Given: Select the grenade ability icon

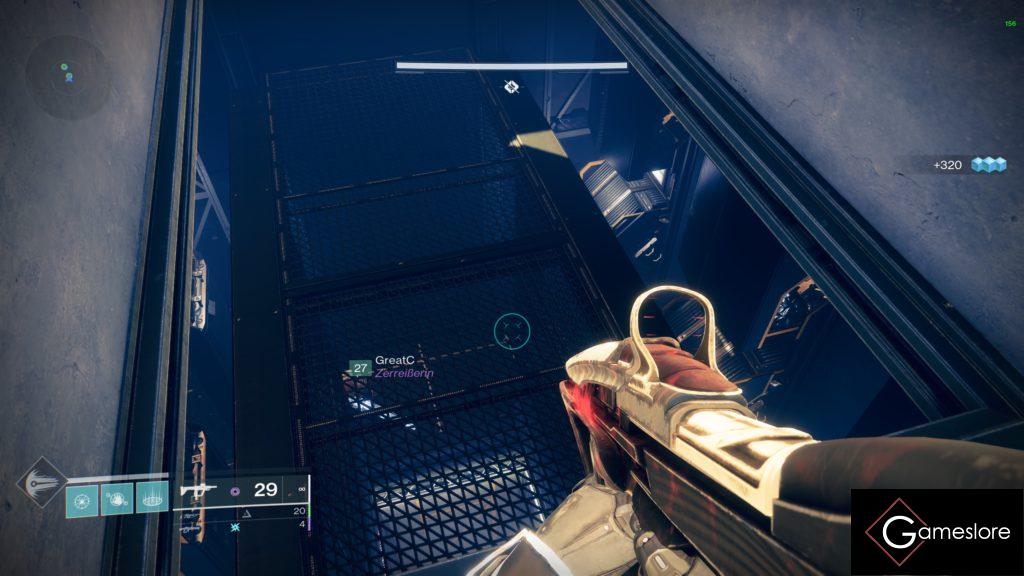Looking at the screenshot, I should pos(82,498).
